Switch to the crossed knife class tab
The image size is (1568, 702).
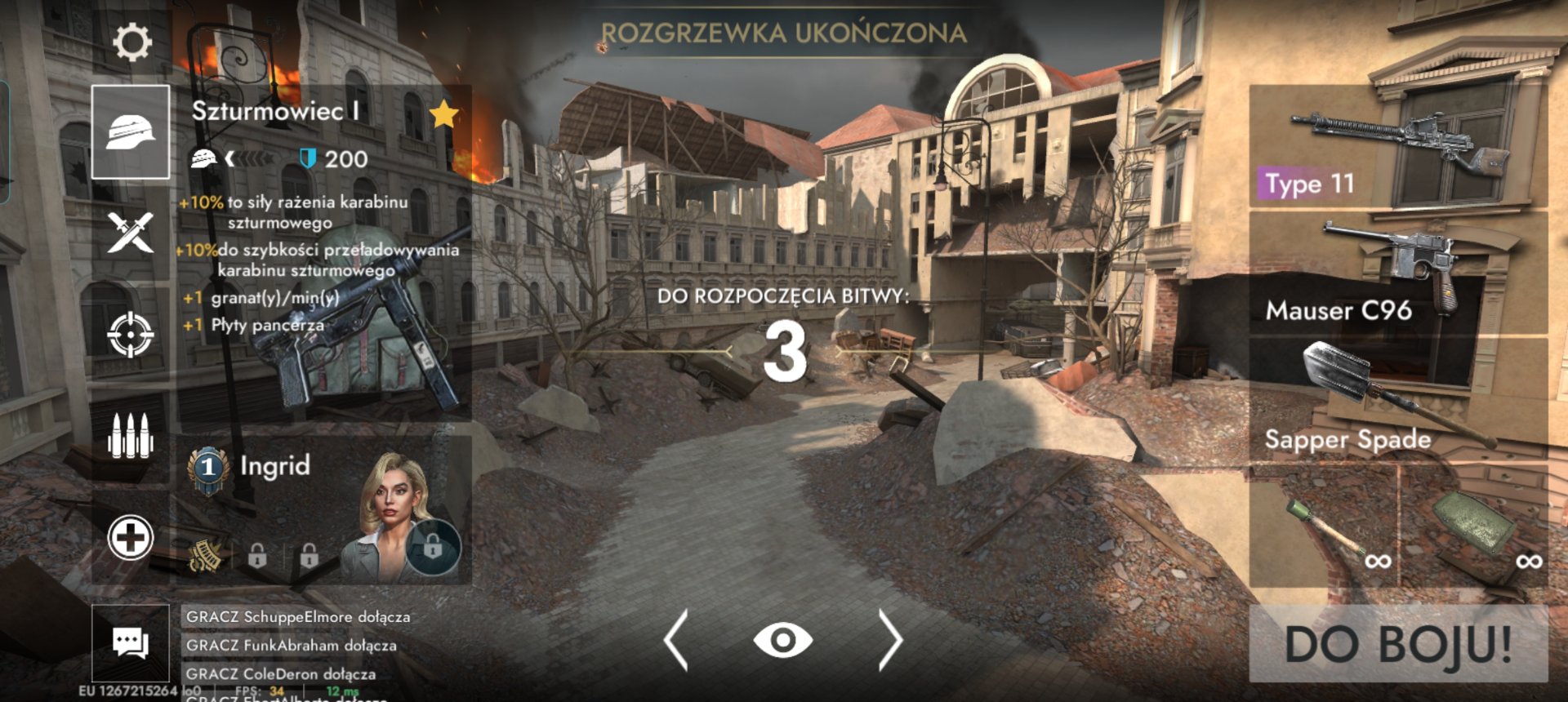point(131,232)
